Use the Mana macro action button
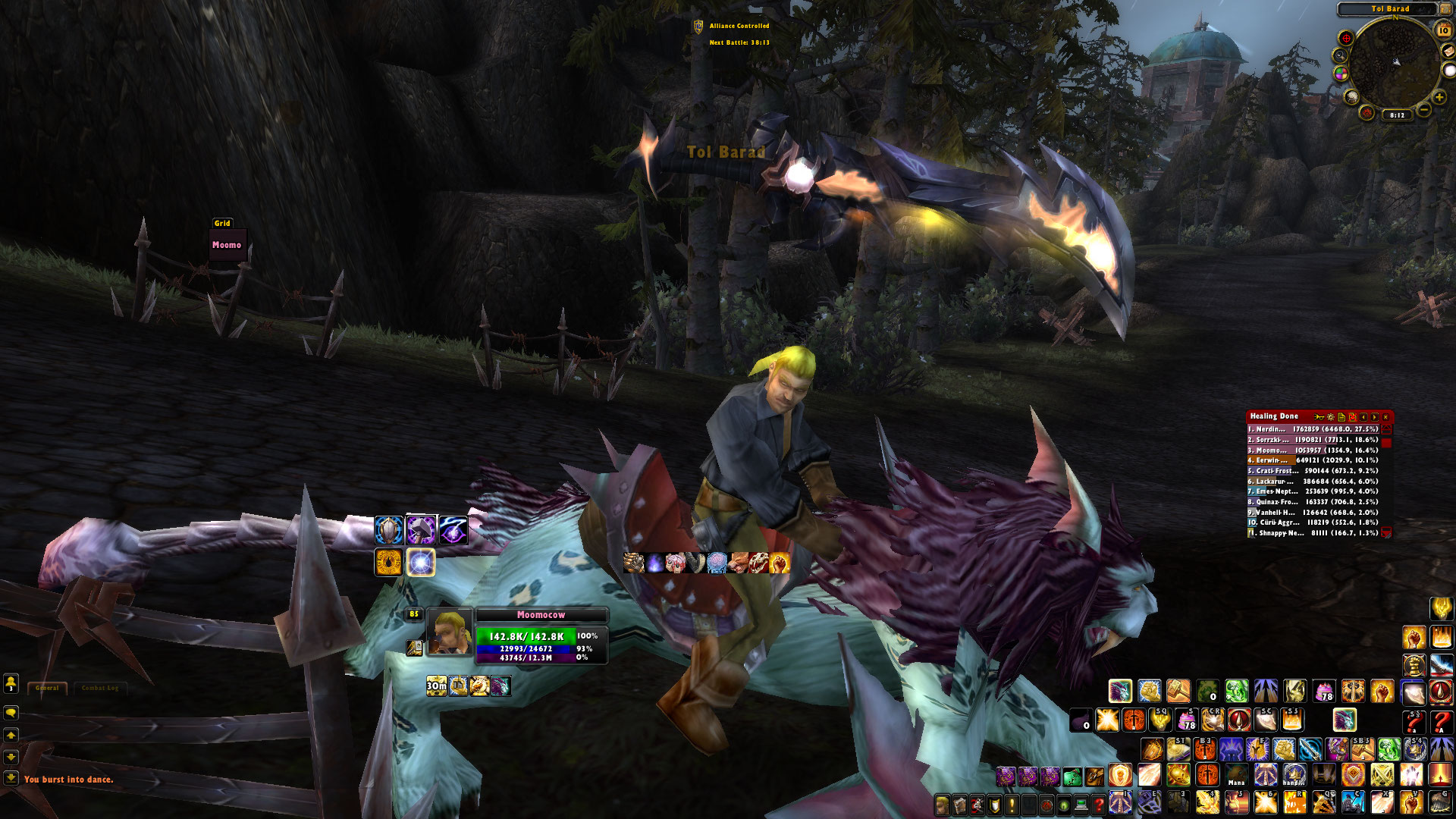Image resolution: width=1456 pixels, height=819 pixels. point(1236,775)
